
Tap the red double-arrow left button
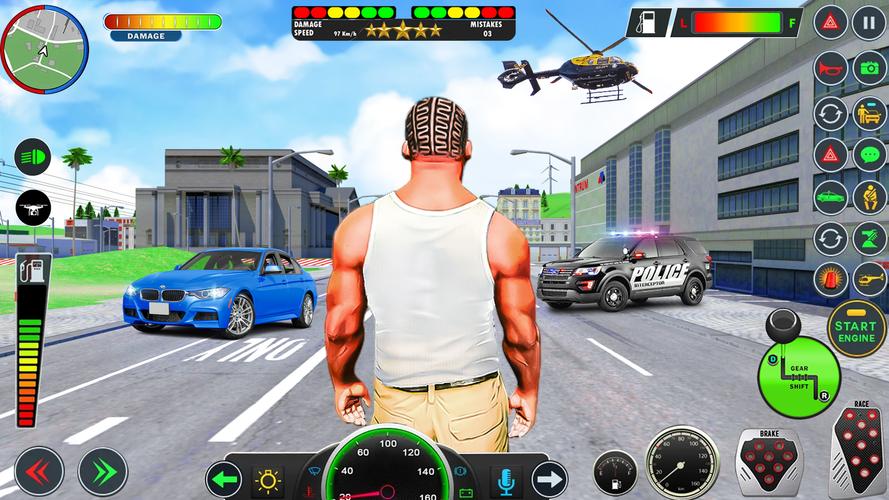click(x=39, y=471)
